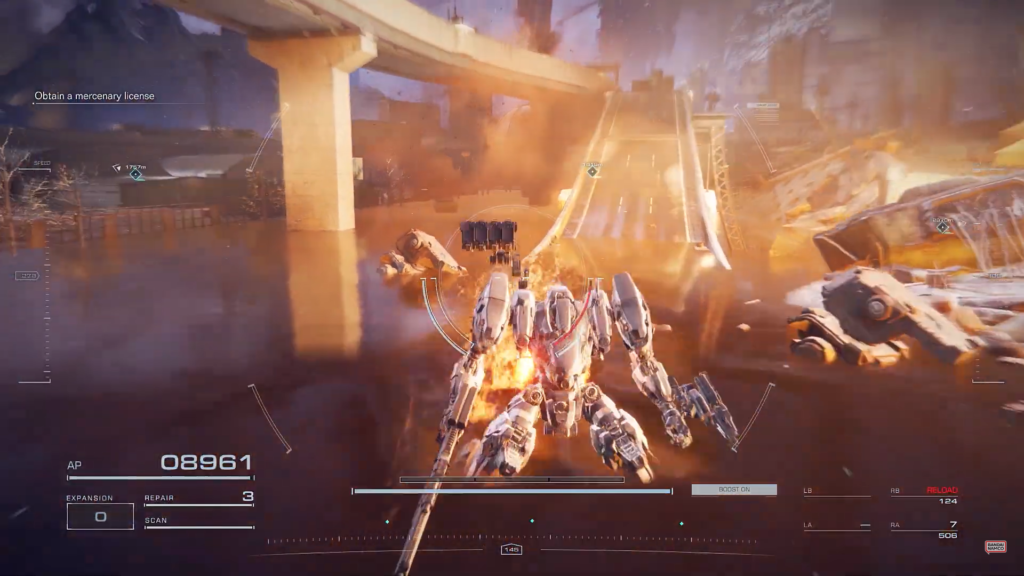Viewport: 1024px width, 576px height.
Task: Select the RB weapon slot showing Reload
Action: [924, 494]
